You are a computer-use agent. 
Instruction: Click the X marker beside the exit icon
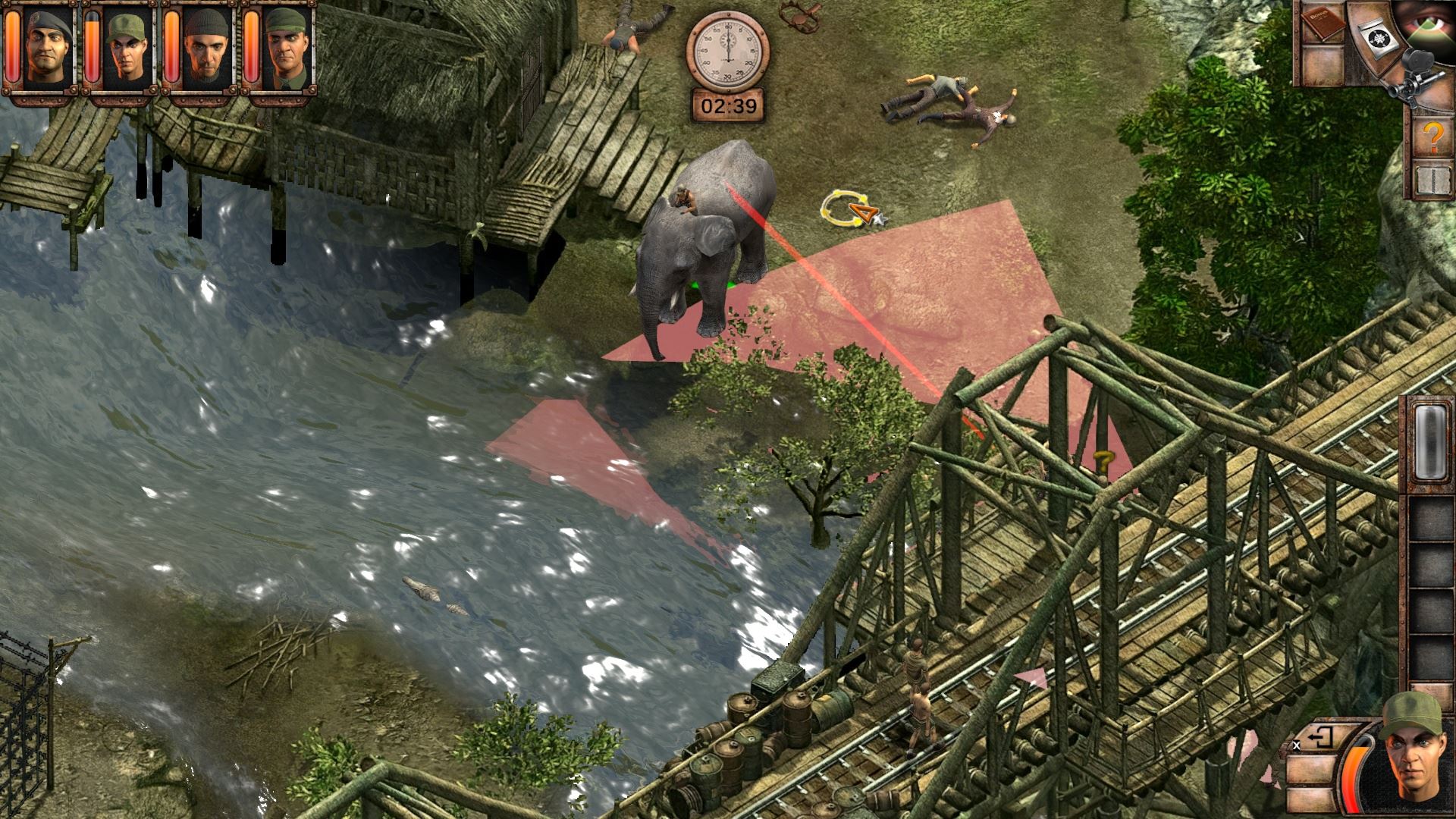(1295, 745)
